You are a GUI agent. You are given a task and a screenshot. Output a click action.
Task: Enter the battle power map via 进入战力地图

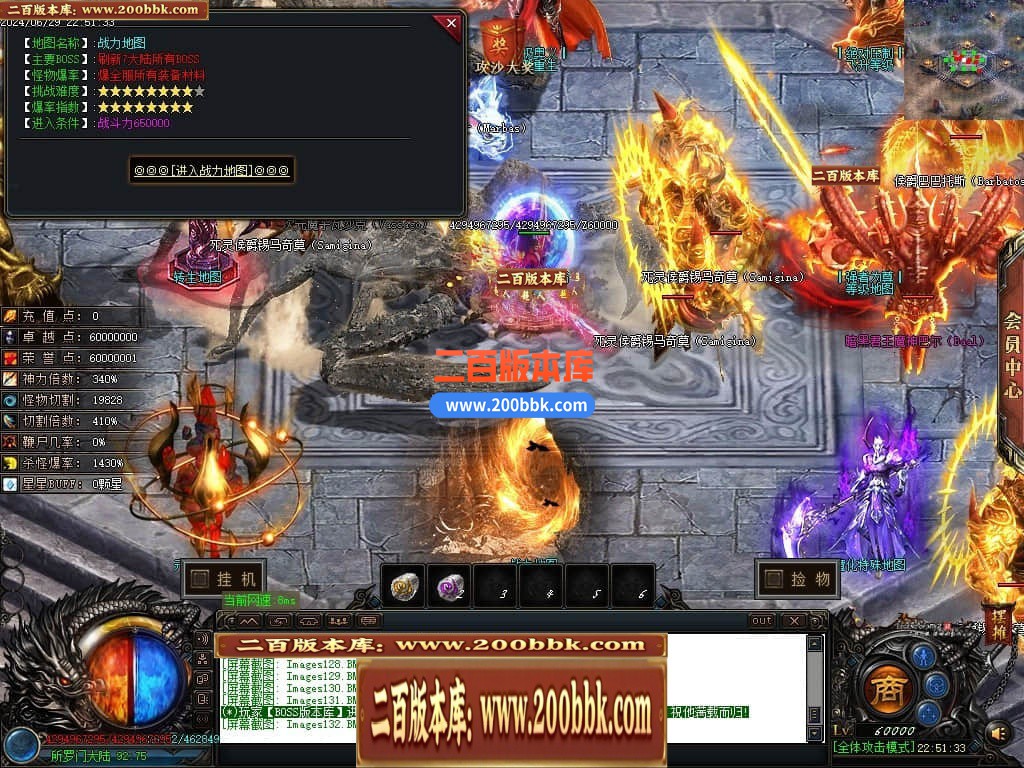click(211, 170)
